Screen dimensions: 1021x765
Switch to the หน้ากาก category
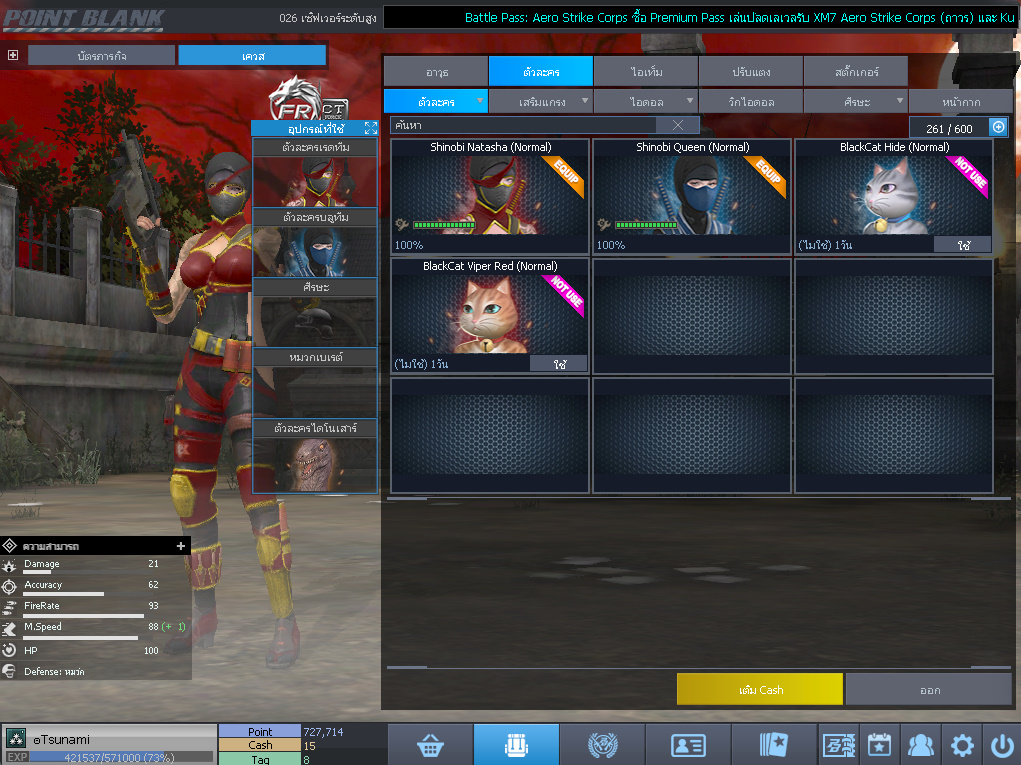(960, 102)
